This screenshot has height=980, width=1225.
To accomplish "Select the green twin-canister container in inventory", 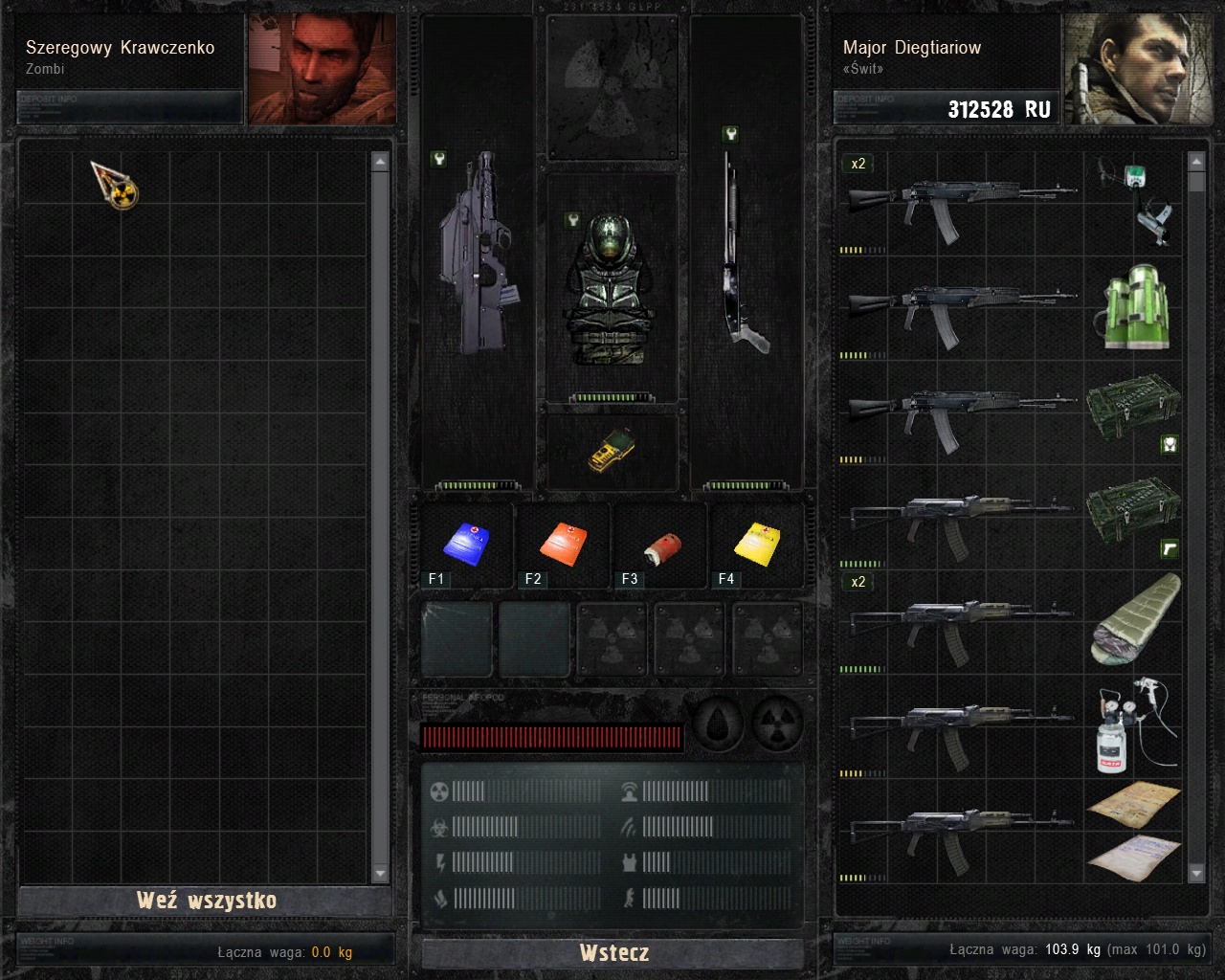I will coord(1135,306).
